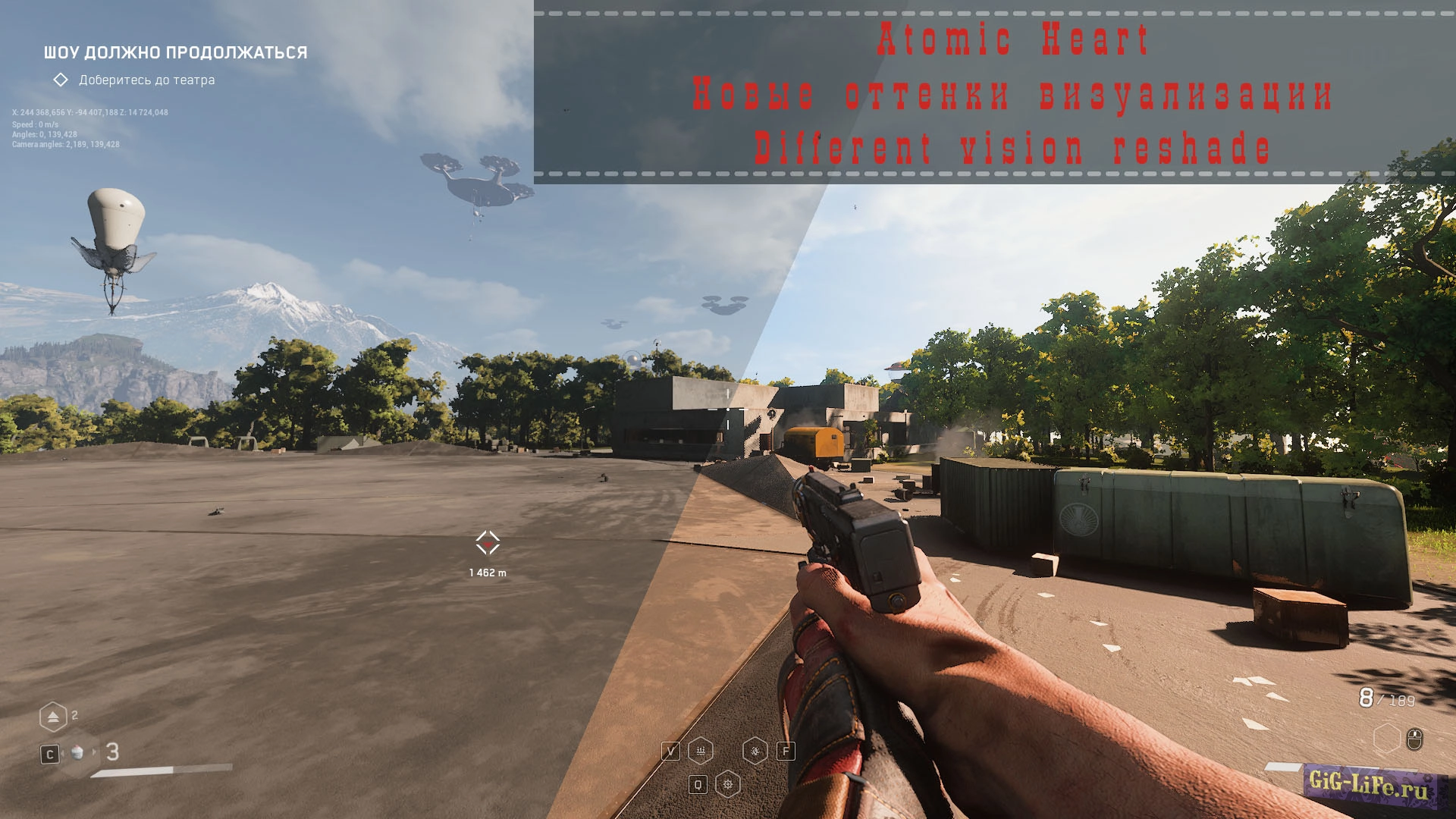The image size is (1456, 819).
Task: Click the frost ability hexagon next to the F key
Action: point(755,751)
